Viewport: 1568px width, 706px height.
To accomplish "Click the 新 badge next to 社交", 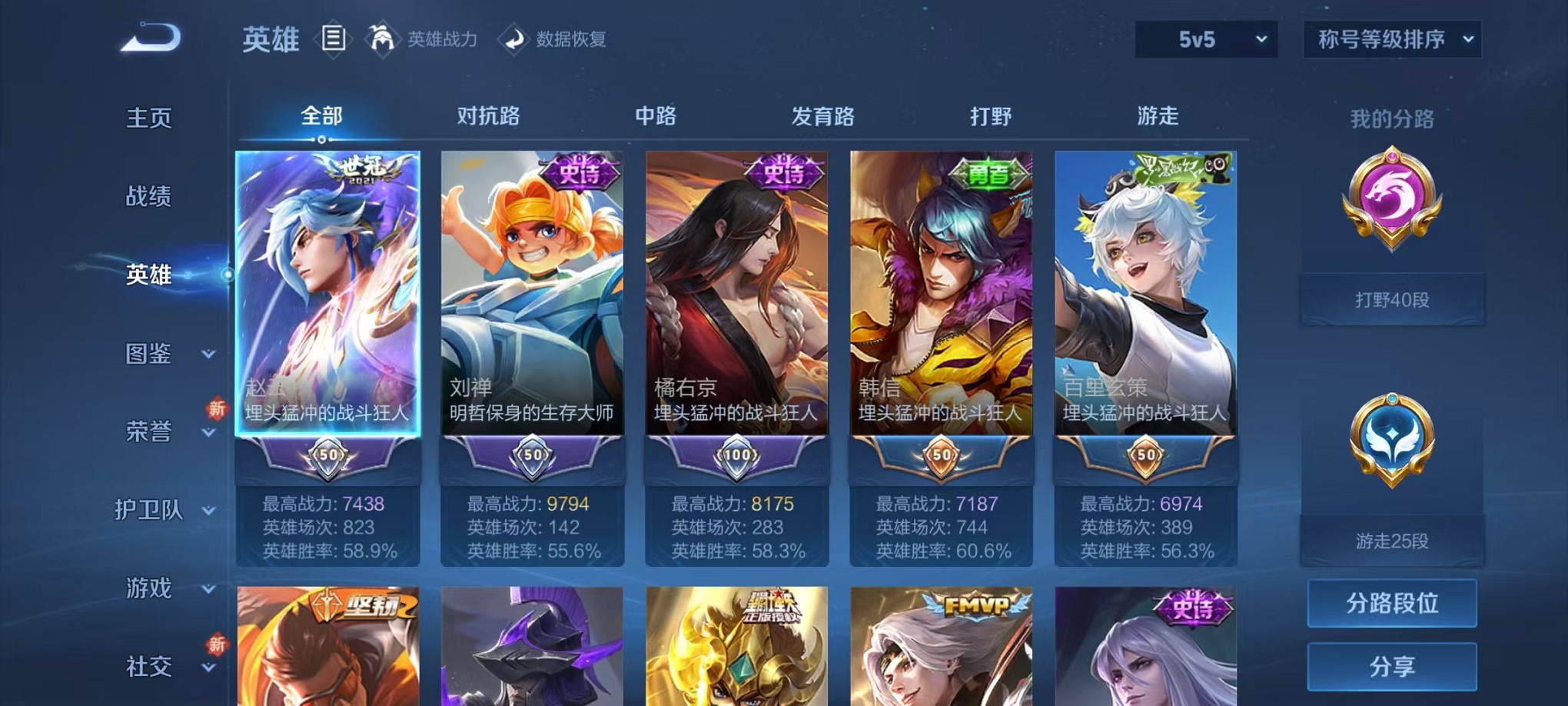I will coord(218,644).
